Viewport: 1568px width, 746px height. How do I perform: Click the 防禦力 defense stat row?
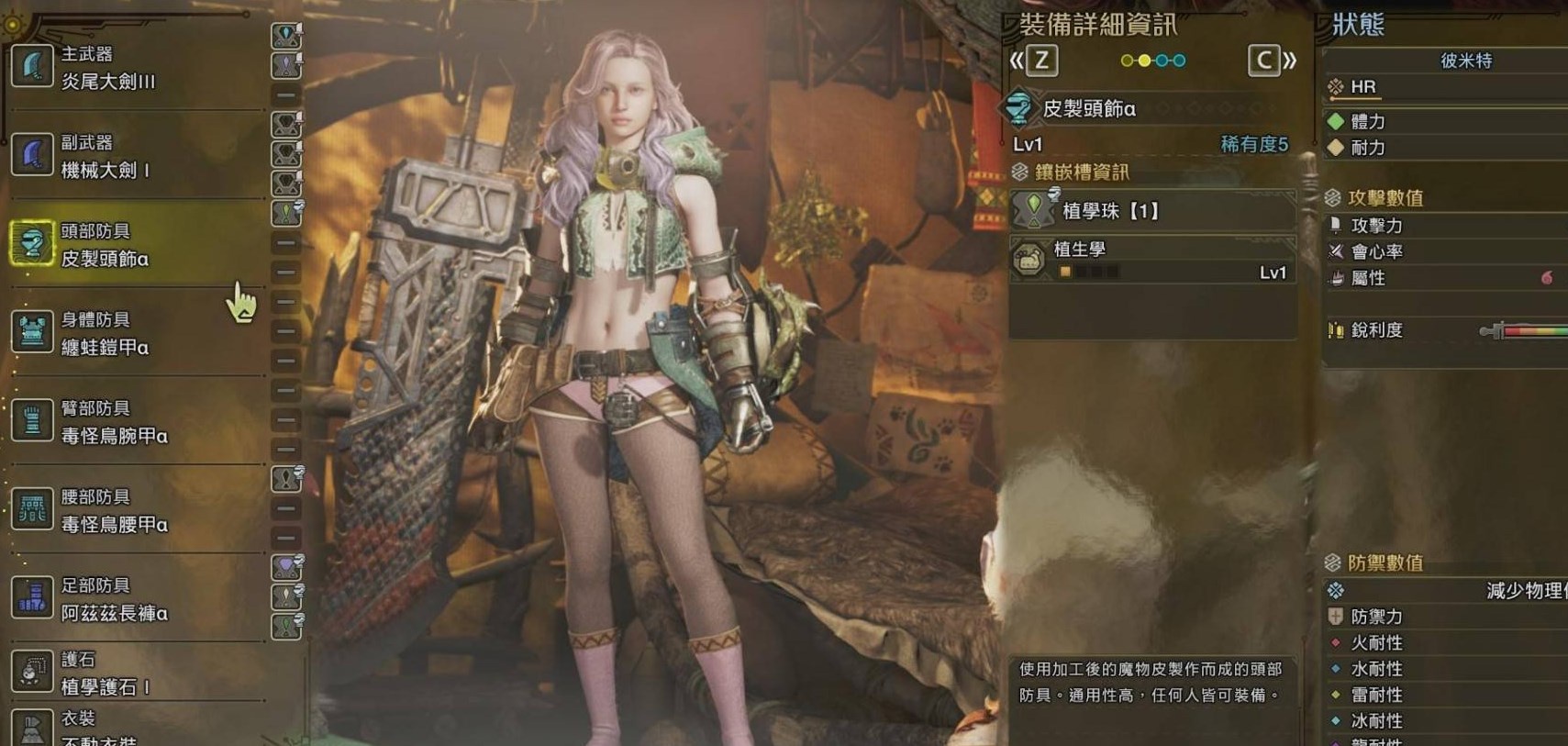click(x=1444, y=617)
